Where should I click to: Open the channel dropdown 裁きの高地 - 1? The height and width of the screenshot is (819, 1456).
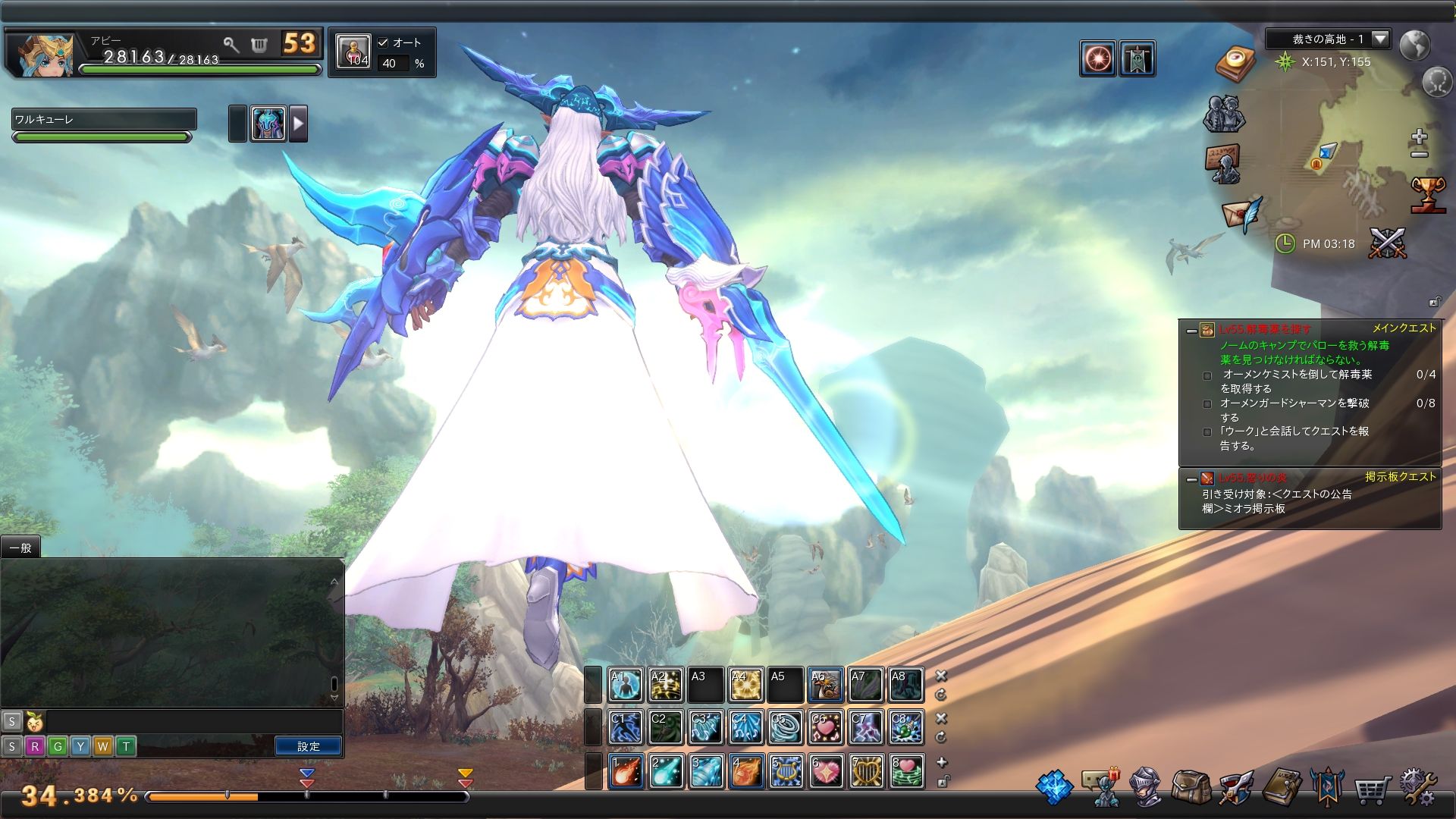[x=1380, y=39]
